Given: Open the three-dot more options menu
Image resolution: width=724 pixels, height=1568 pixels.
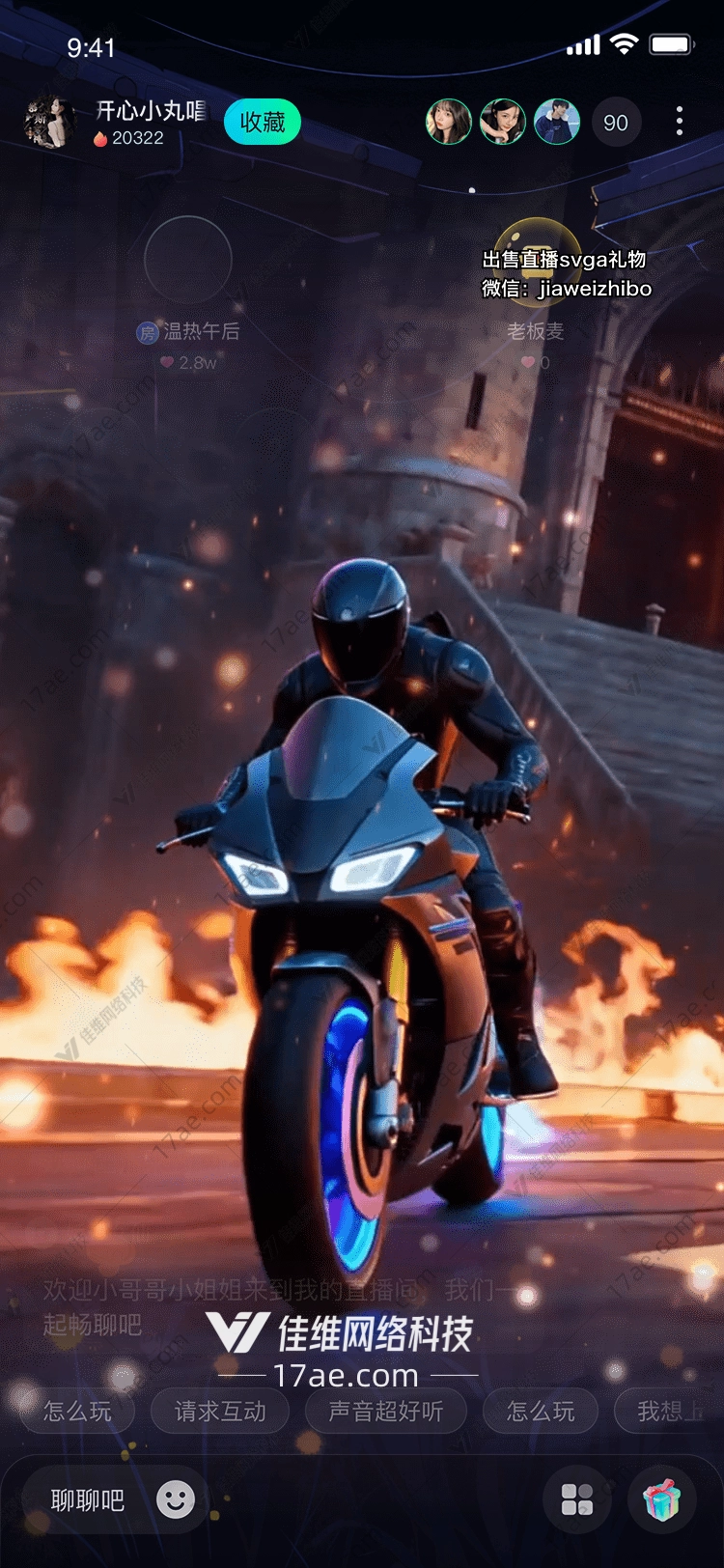Looking at the screenshot, I should [680, 122].
